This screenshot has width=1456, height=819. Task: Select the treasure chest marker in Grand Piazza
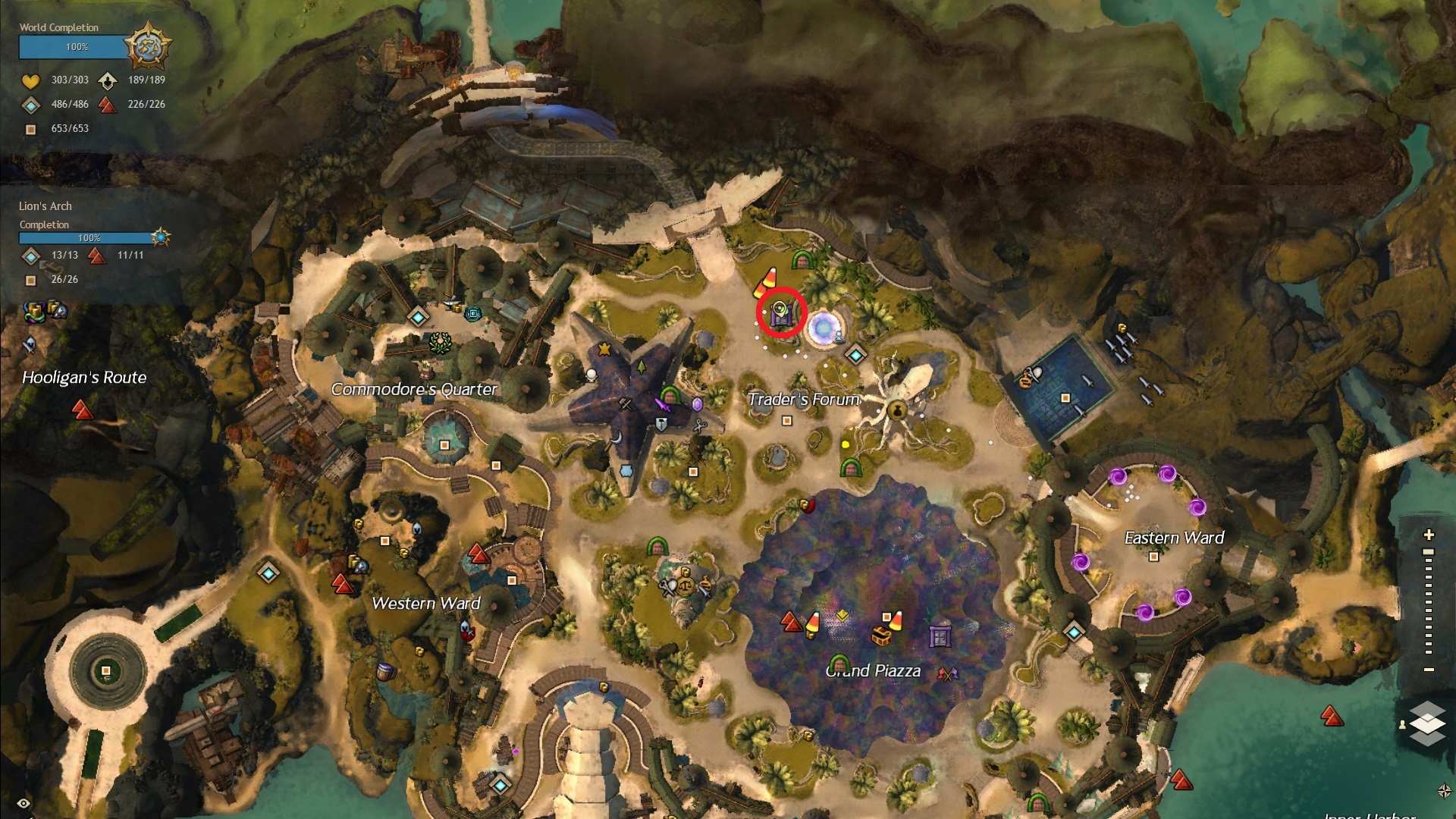881,635
